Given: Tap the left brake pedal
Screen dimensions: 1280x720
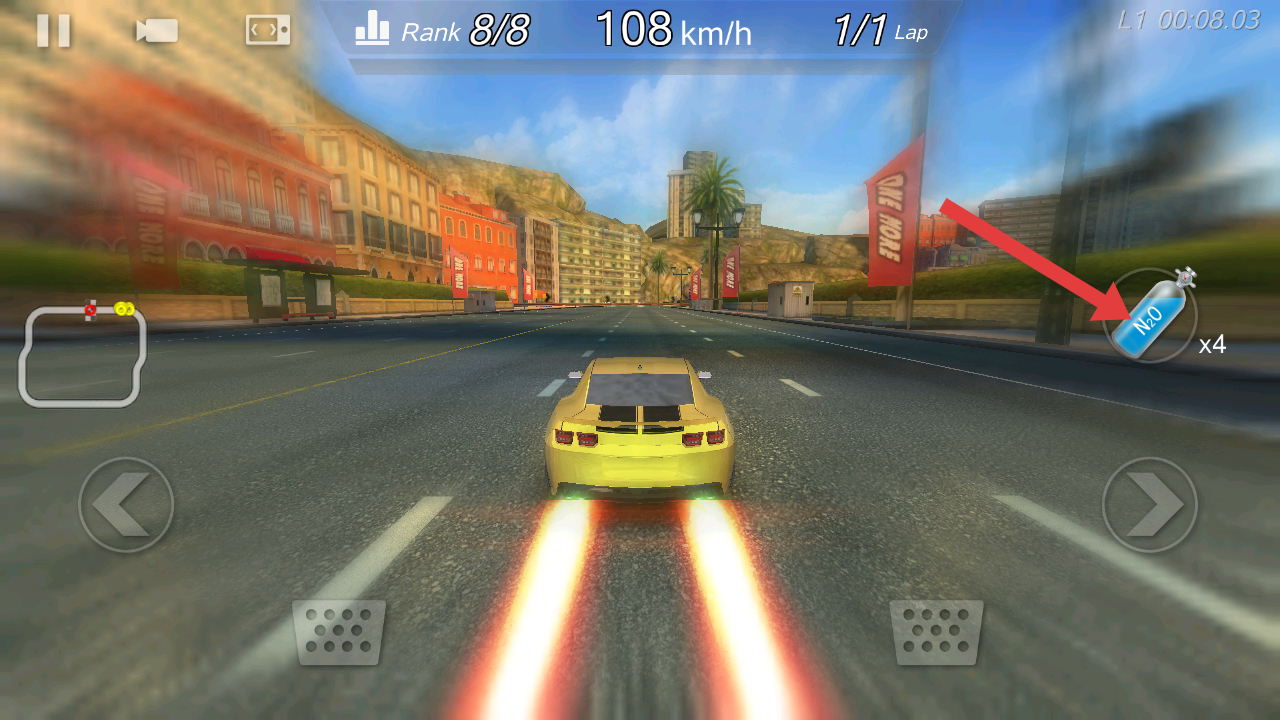Looking at the screenshot, I should (x=339, y=632).
